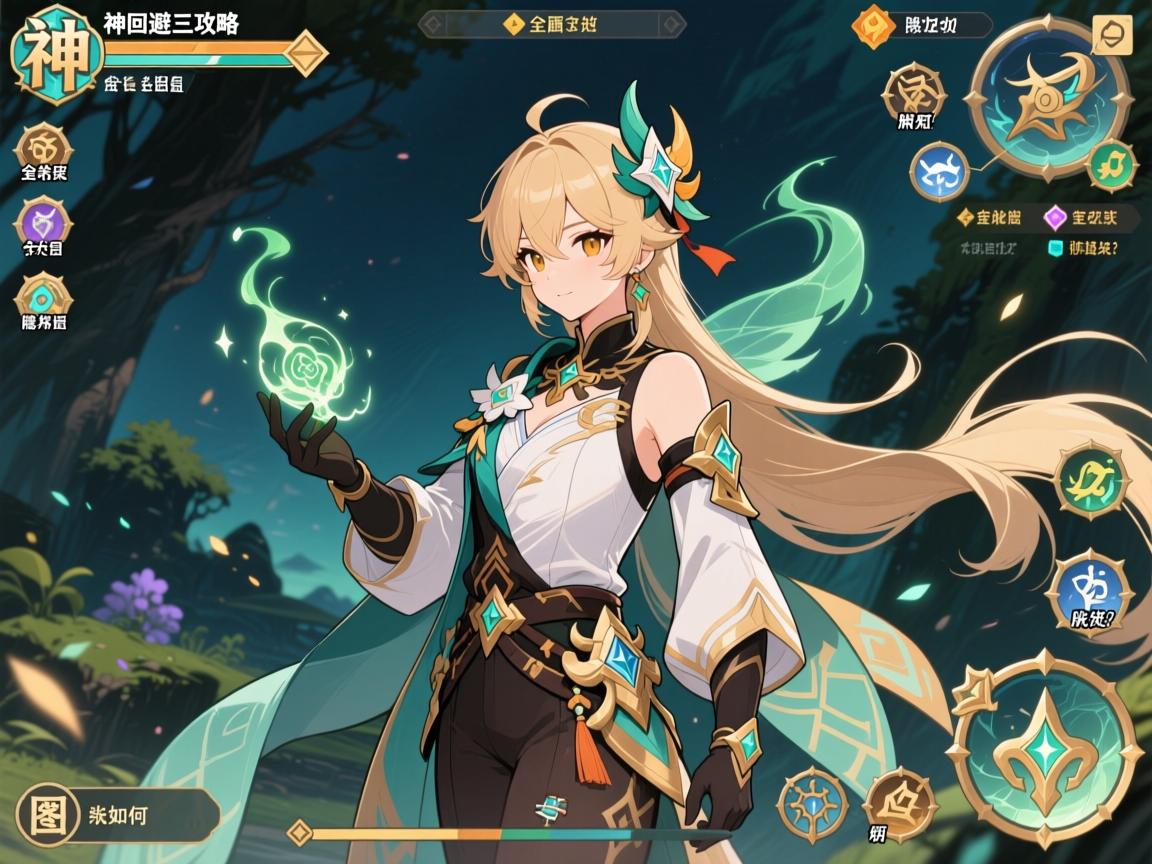
Task: Open the teal gem side menu icon
Action: point(44,296)
